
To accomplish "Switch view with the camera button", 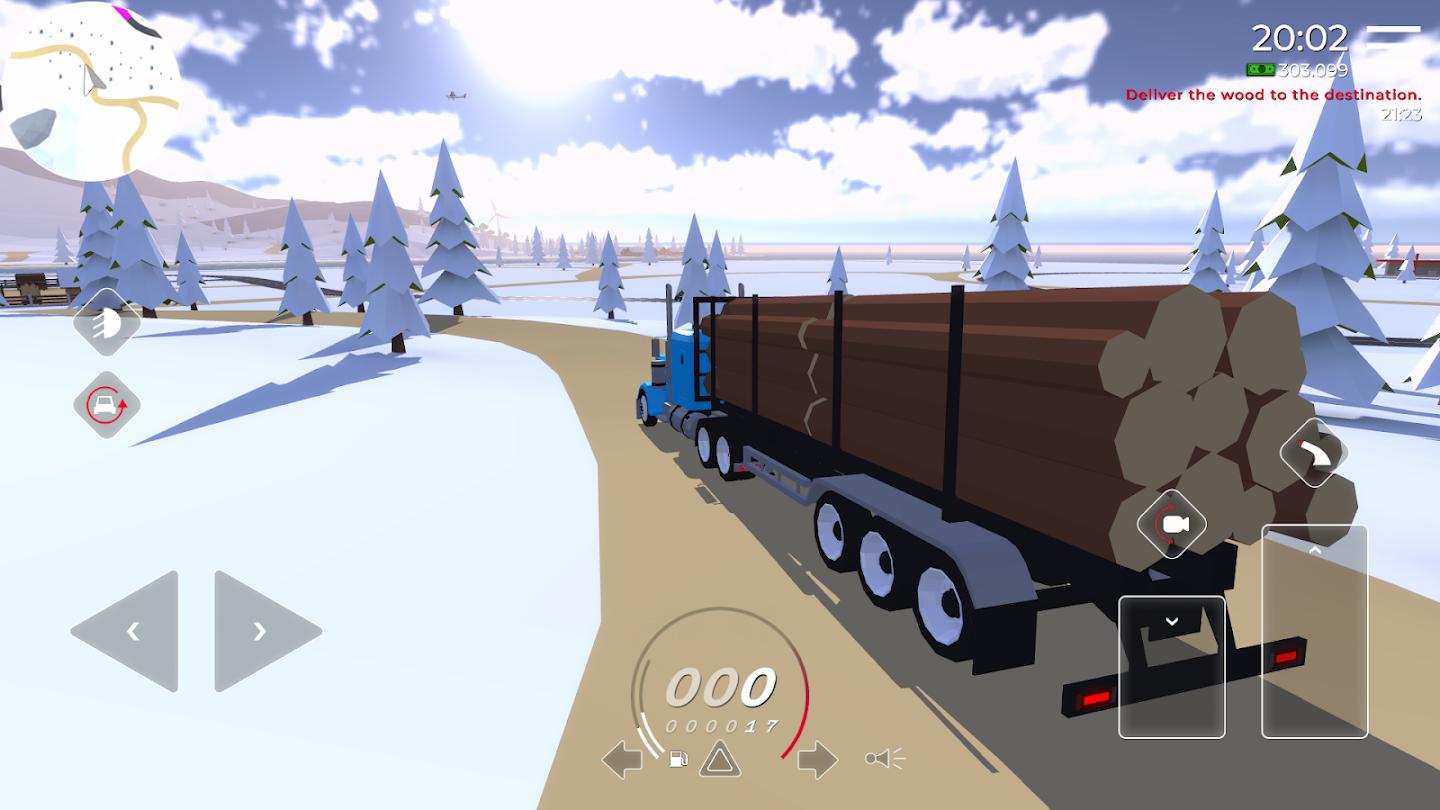I will coord(1171,524).
